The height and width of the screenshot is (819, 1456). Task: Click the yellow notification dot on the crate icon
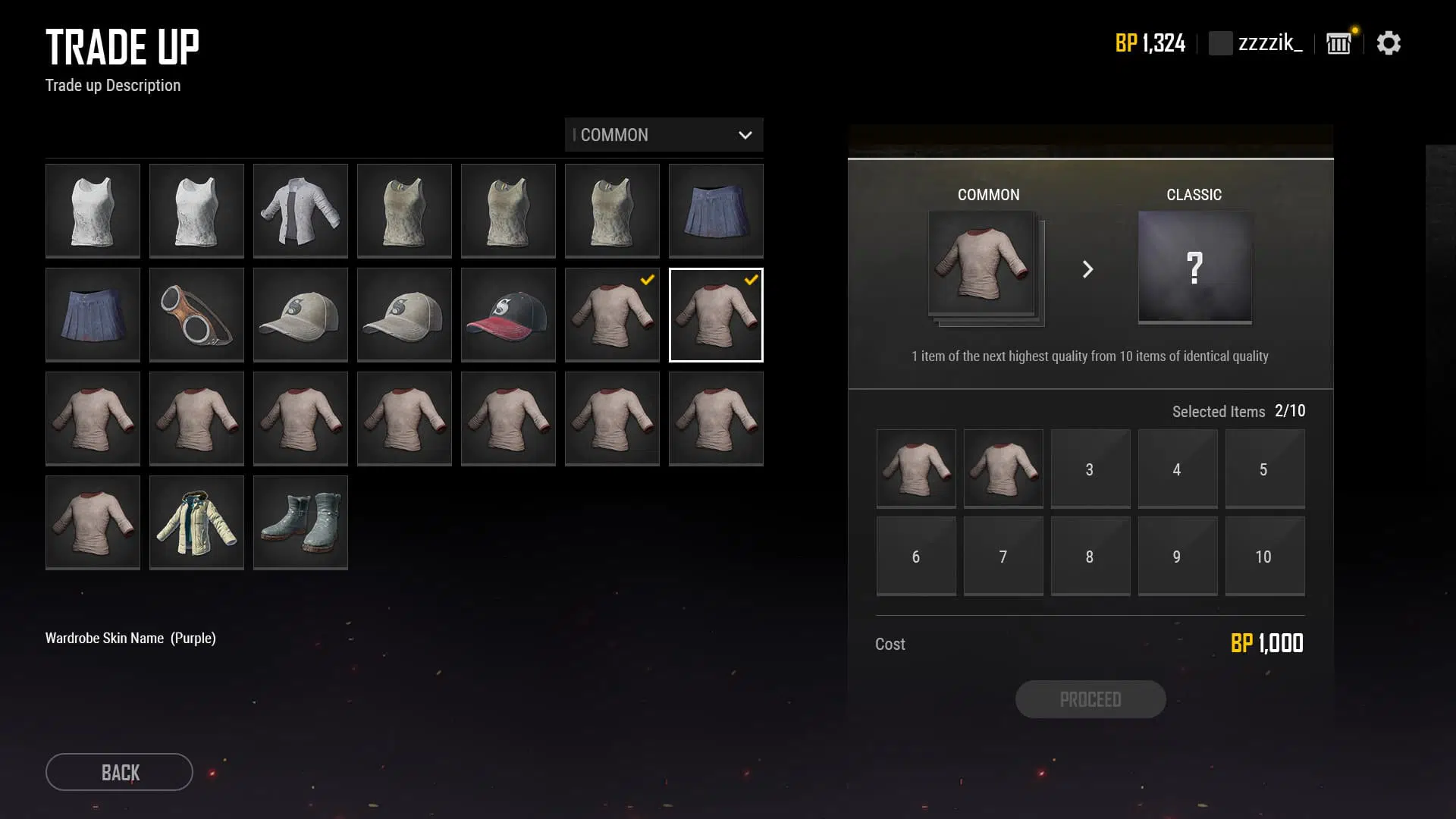click(x=1353, y=28)
